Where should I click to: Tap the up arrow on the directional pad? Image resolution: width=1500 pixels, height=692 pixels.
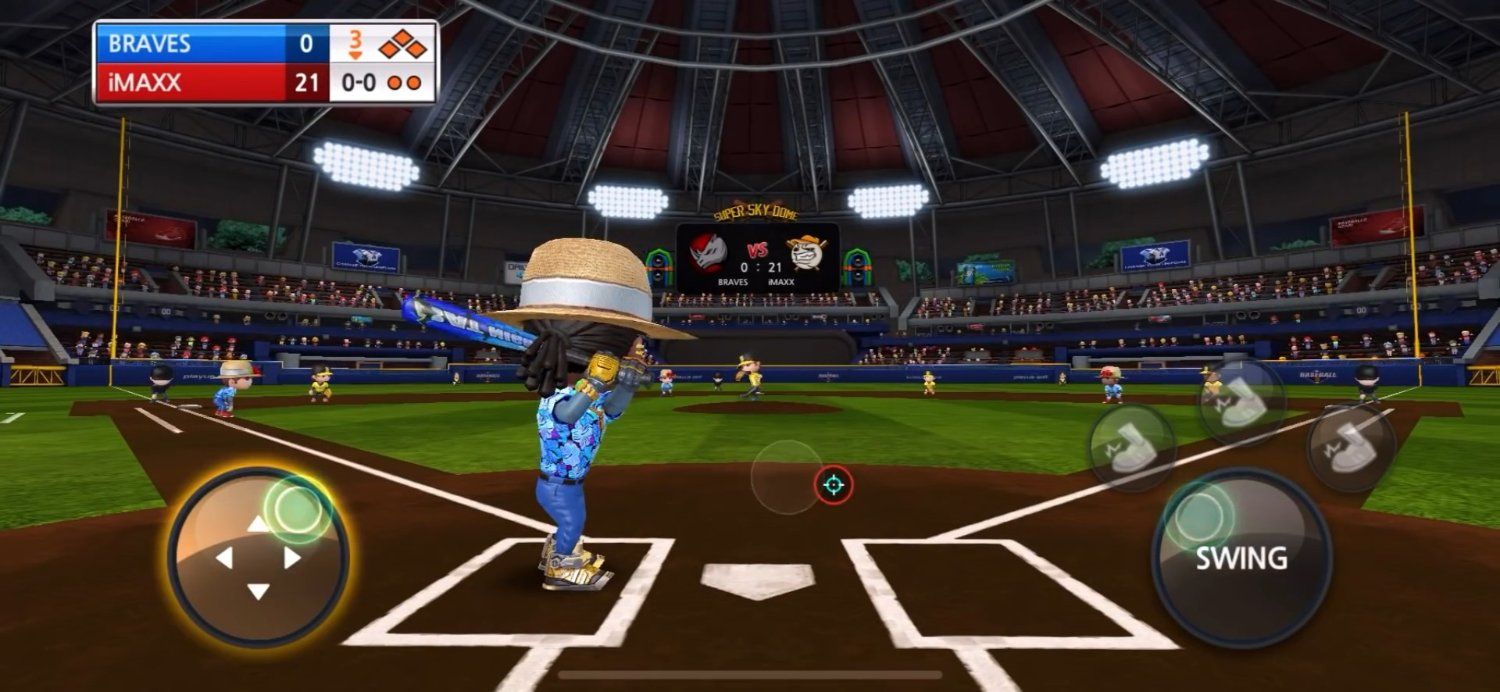[258, 524]
